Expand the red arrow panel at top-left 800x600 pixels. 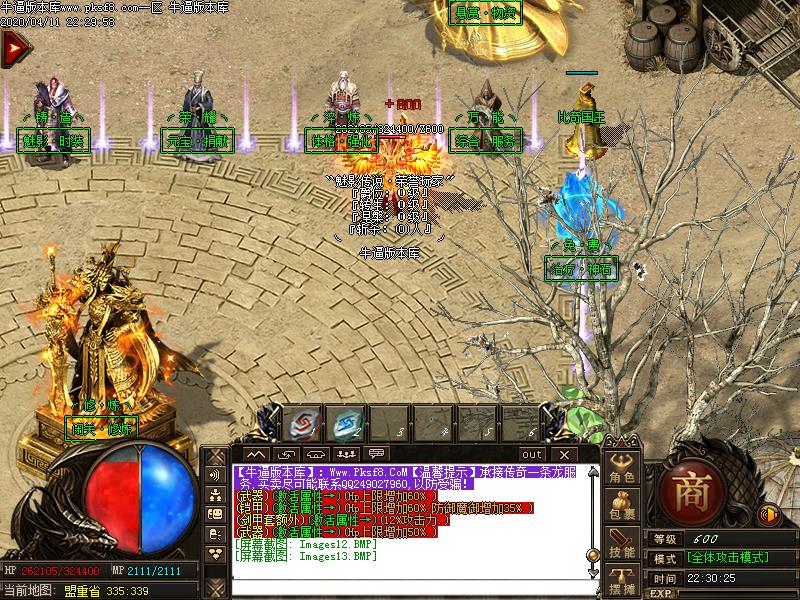pos(13,47)
